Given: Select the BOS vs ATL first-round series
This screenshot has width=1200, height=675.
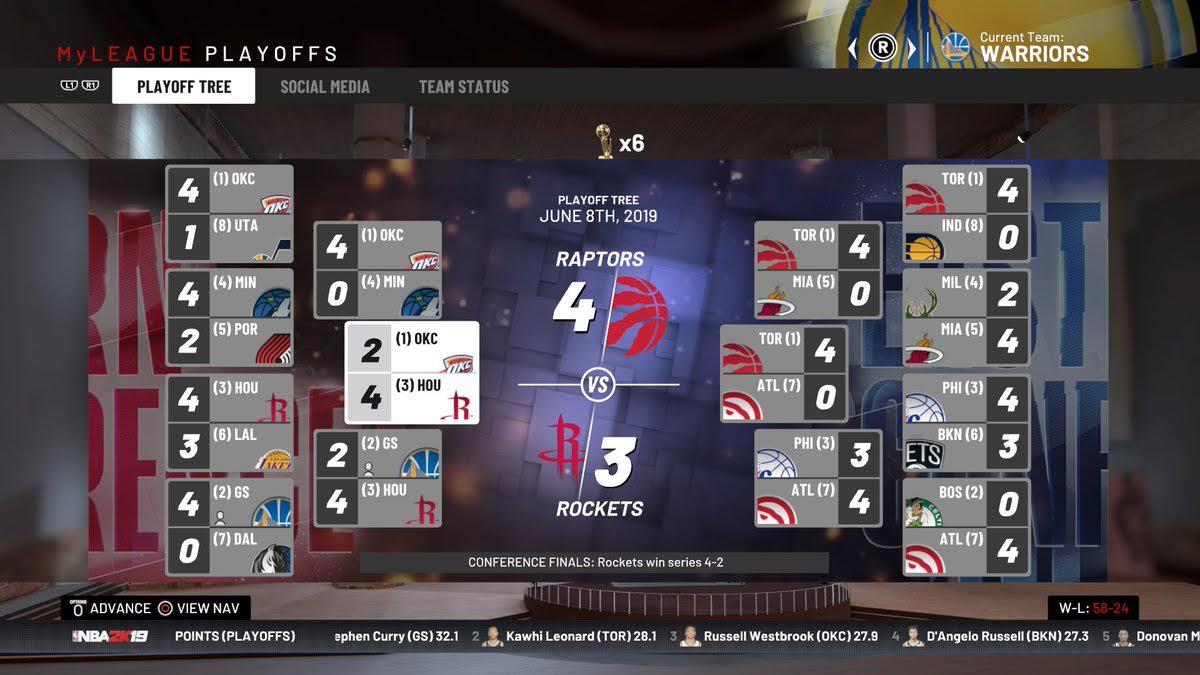Looking at the screenshot, I should tap(966, 526).
